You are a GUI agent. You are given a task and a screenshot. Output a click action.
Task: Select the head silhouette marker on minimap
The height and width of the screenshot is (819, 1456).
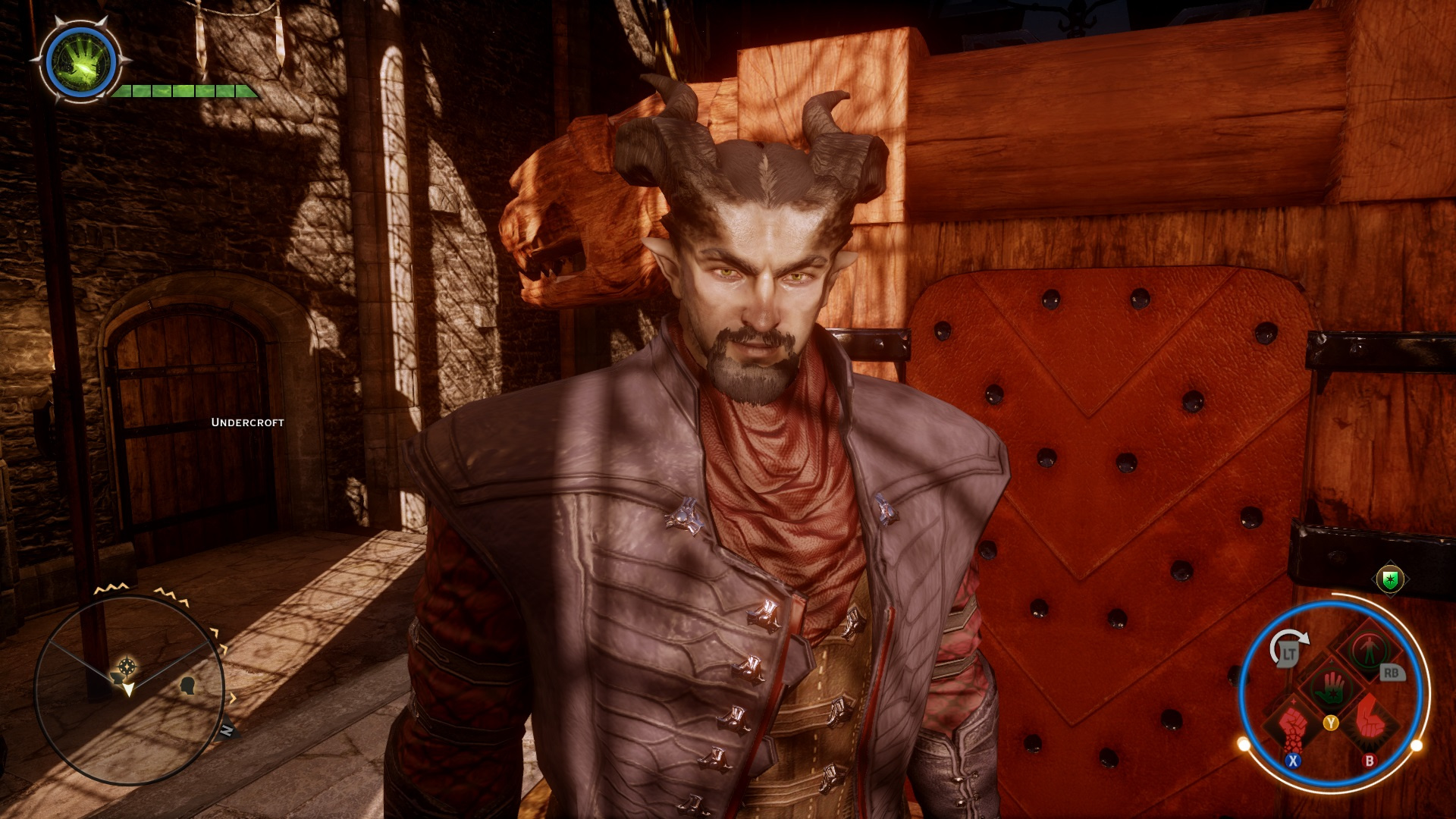(189, 686)
